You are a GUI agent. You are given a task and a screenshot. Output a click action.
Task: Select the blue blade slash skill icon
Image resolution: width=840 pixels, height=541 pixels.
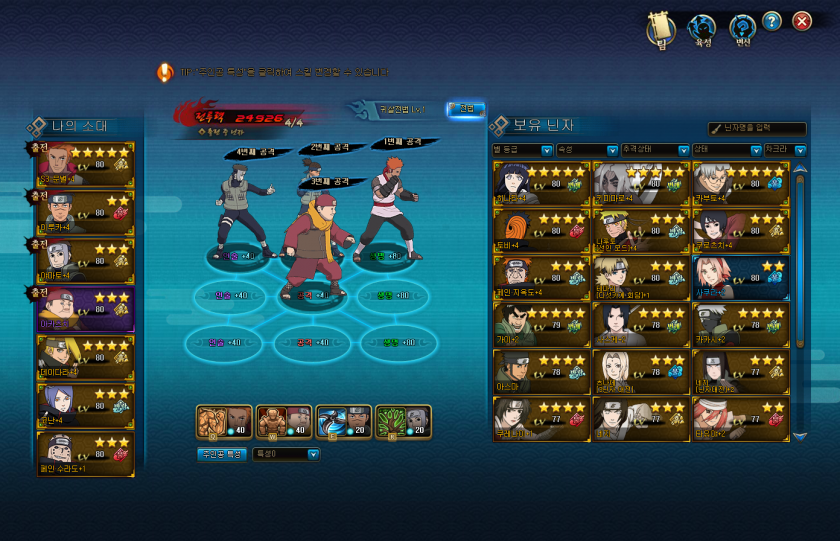point(343,422)
